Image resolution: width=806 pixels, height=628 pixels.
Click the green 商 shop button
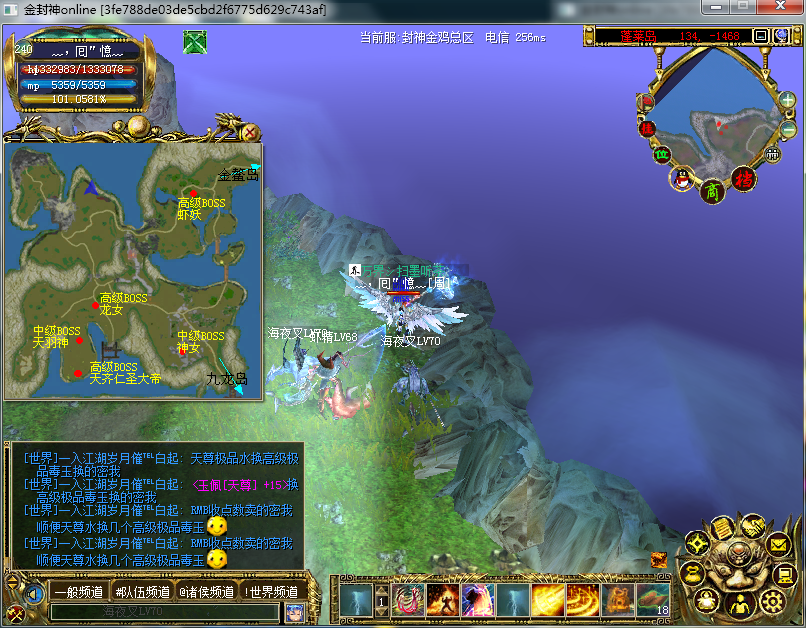click(x=712, y=190)
